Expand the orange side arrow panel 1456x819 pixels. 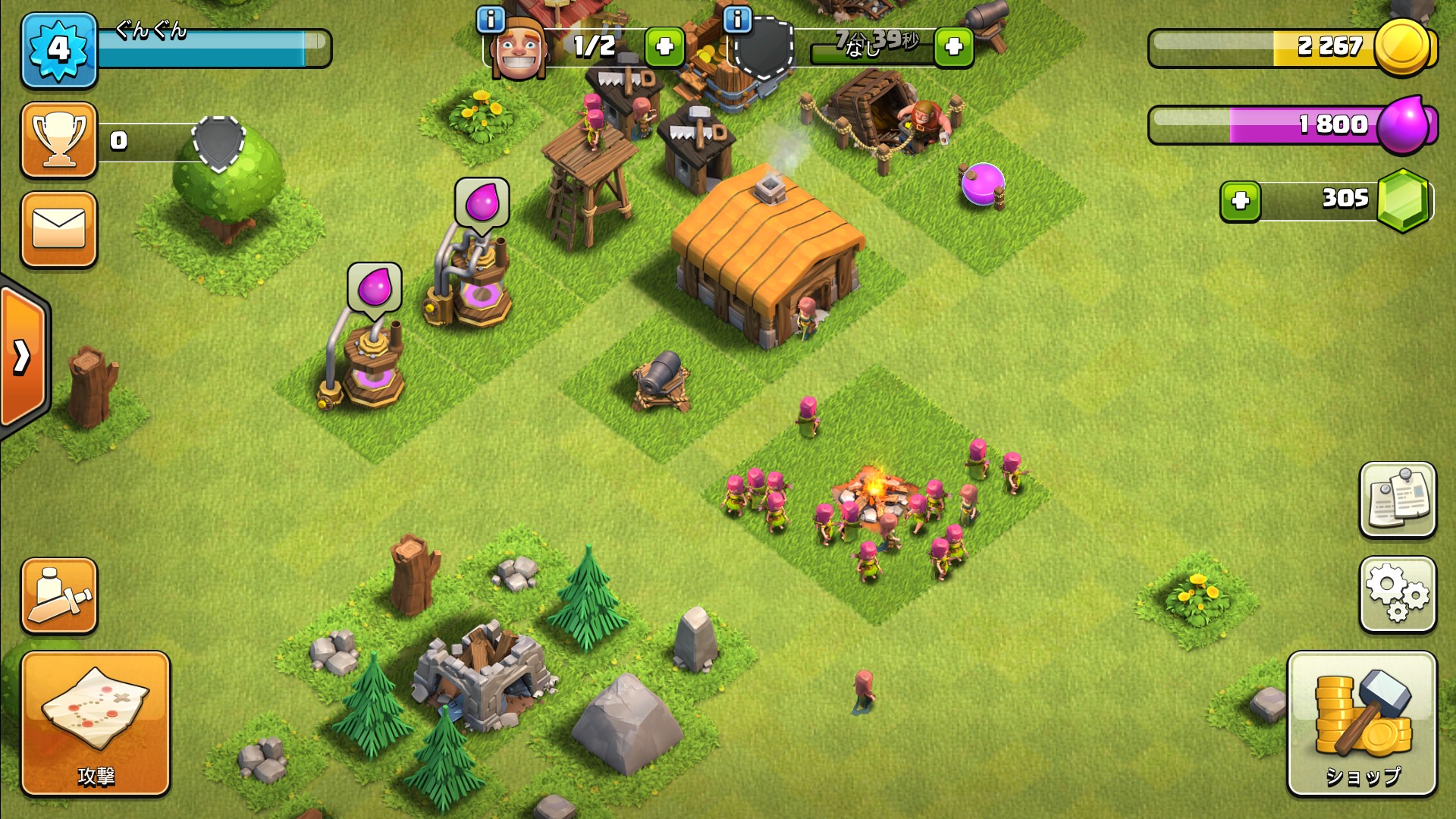tap(23, 356)
